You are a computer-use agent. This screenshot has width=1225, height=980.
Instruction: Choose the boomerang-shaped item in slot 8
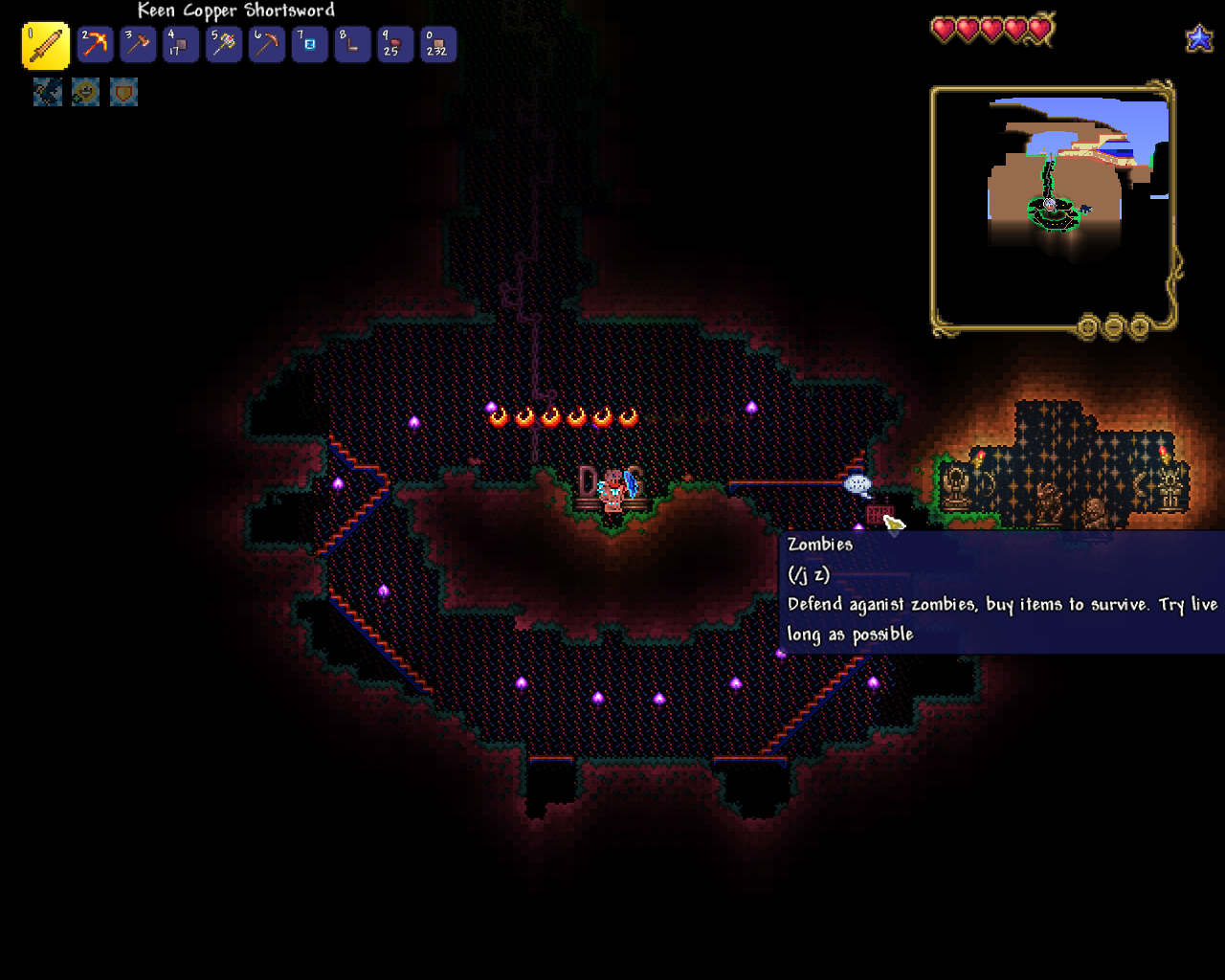point(352,45)
